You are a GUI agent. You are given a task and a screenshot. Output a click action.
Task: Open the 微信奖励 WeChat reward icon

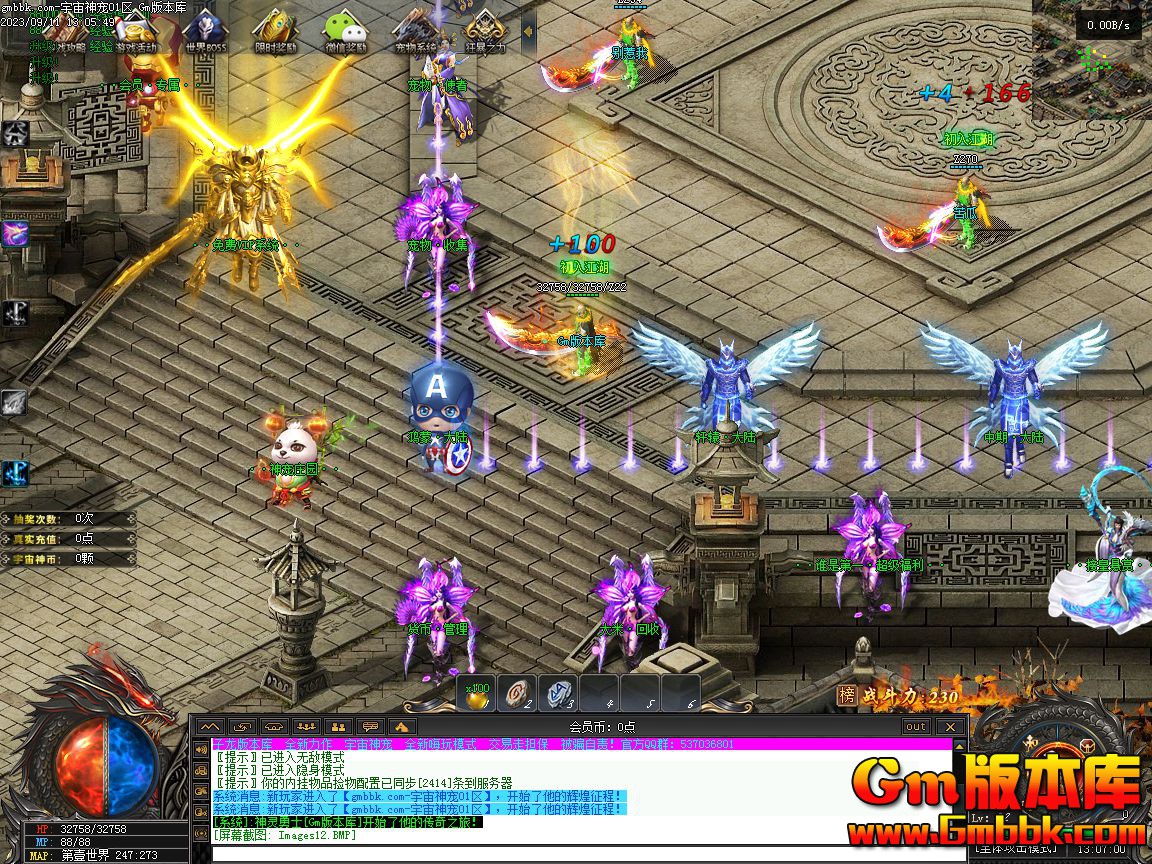[345, 30]
